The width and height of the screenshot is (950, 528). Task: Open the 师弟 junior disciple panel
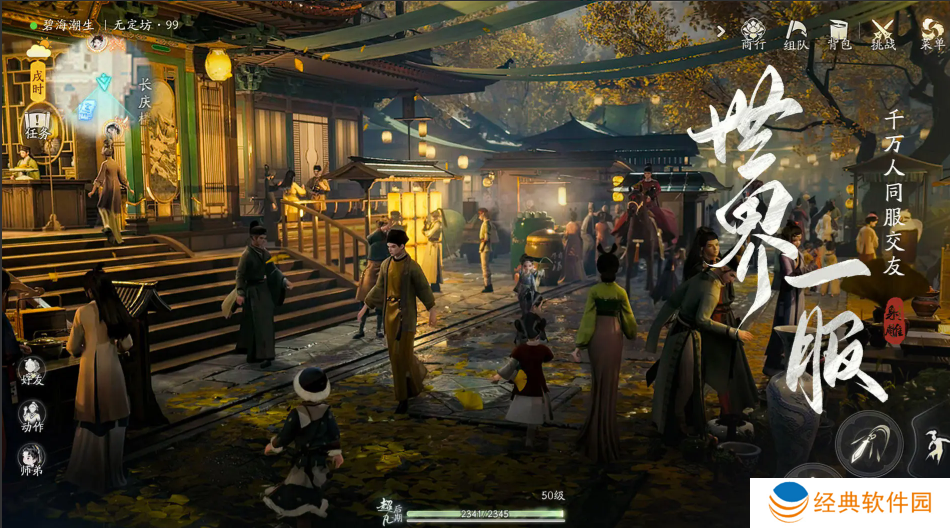pyautogui.click(x=32, y=461)
